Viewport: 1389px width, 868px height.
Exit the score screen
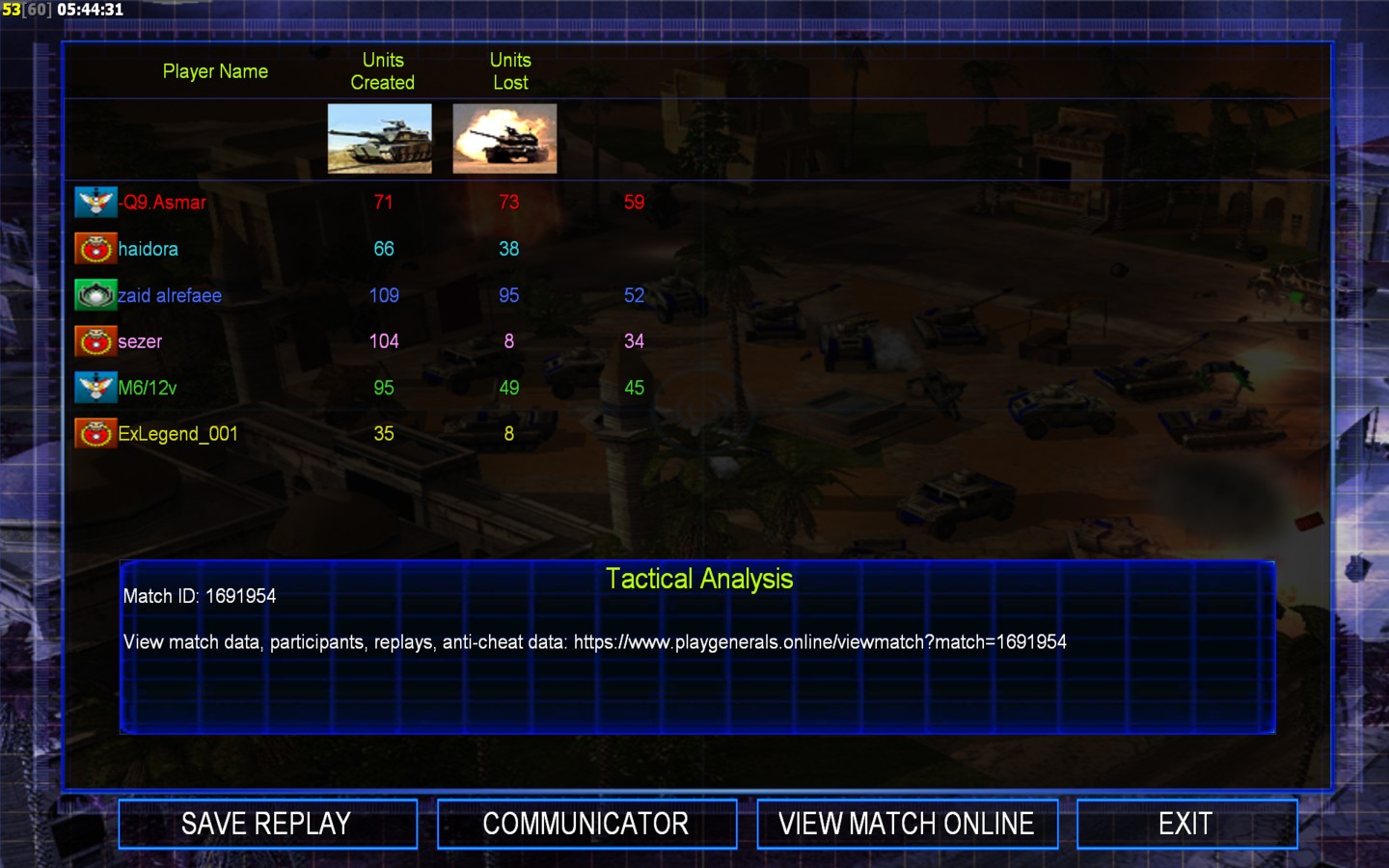(1185, 824)
